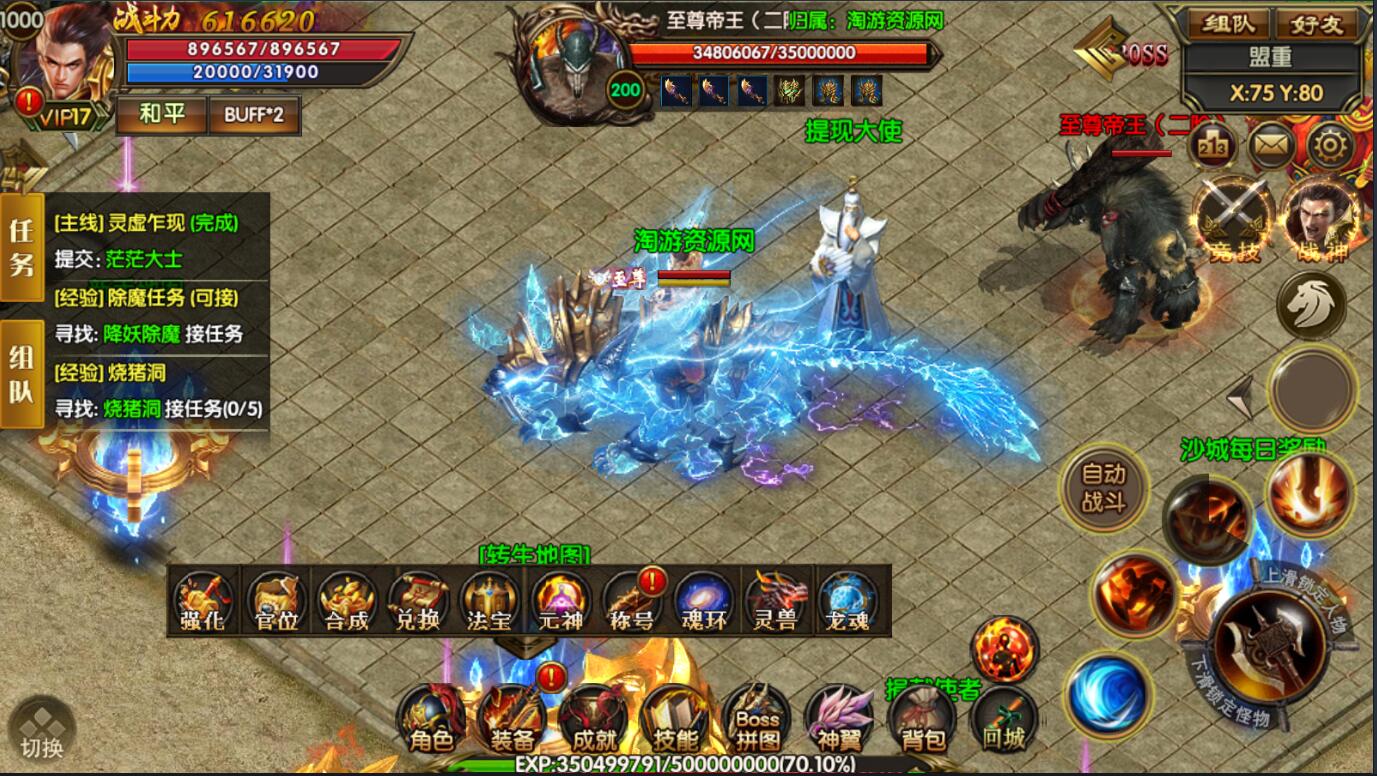Open the 灵兽 spirit beast menu
Image resolution: width=1377 pixels, height=776 pixels.
coord(775,602)
